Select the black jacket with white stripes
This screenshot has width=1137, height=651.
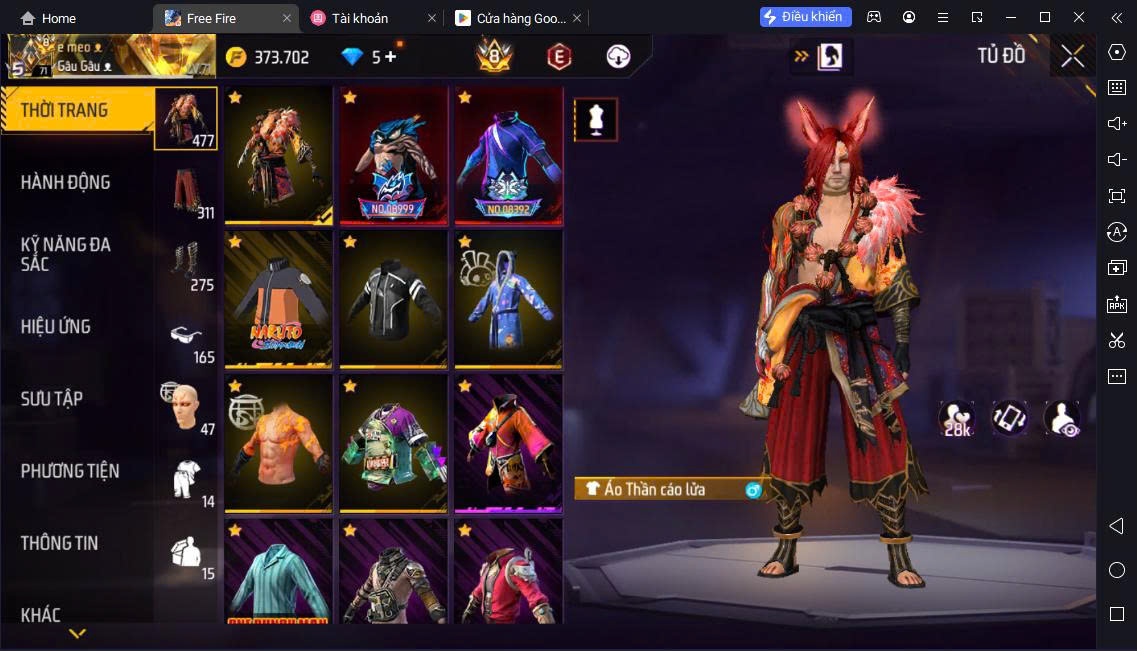(393, 299)
